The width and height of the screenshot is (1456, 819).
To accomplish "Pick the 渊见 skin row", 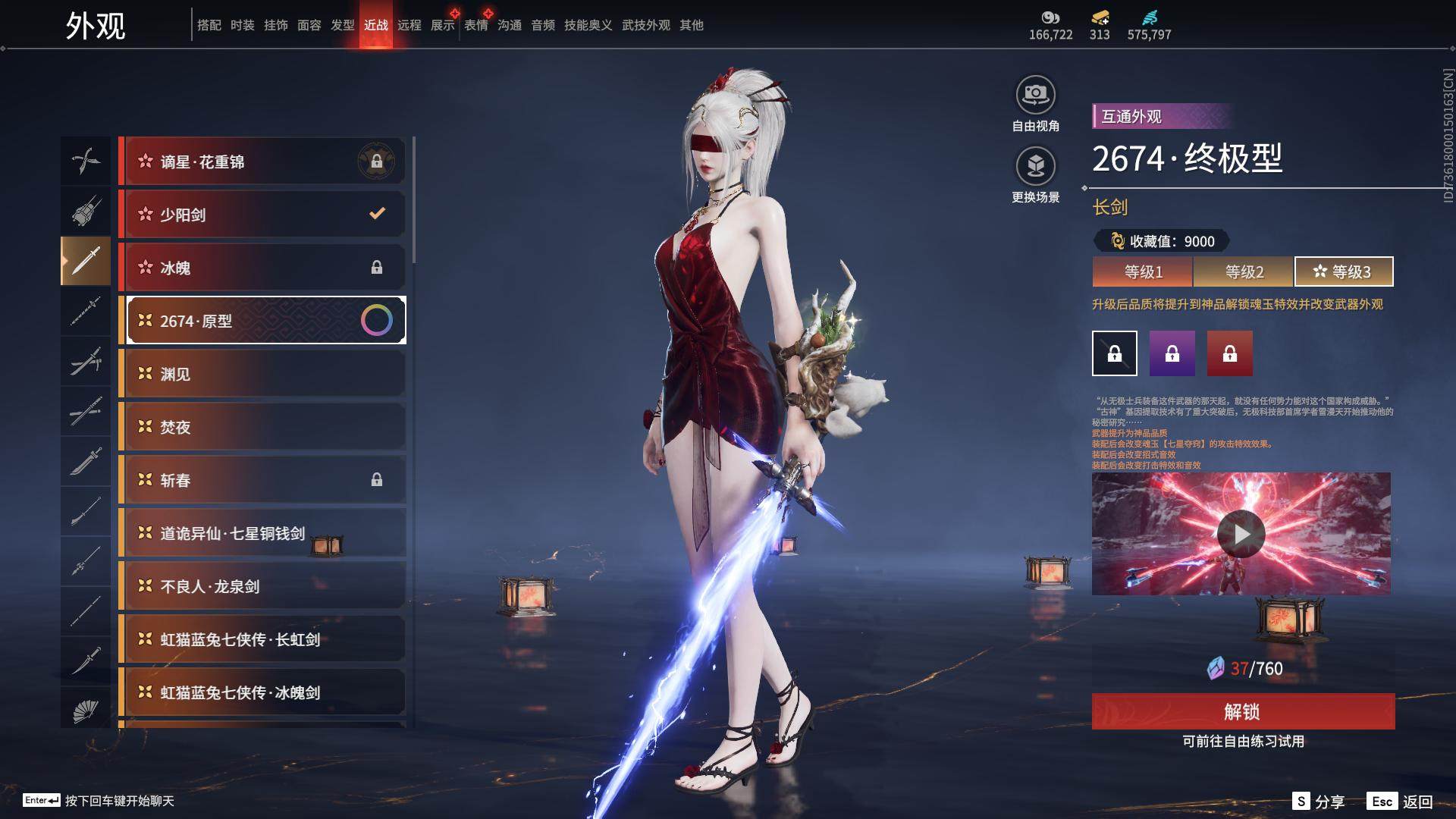I will [x=262, y=374].
